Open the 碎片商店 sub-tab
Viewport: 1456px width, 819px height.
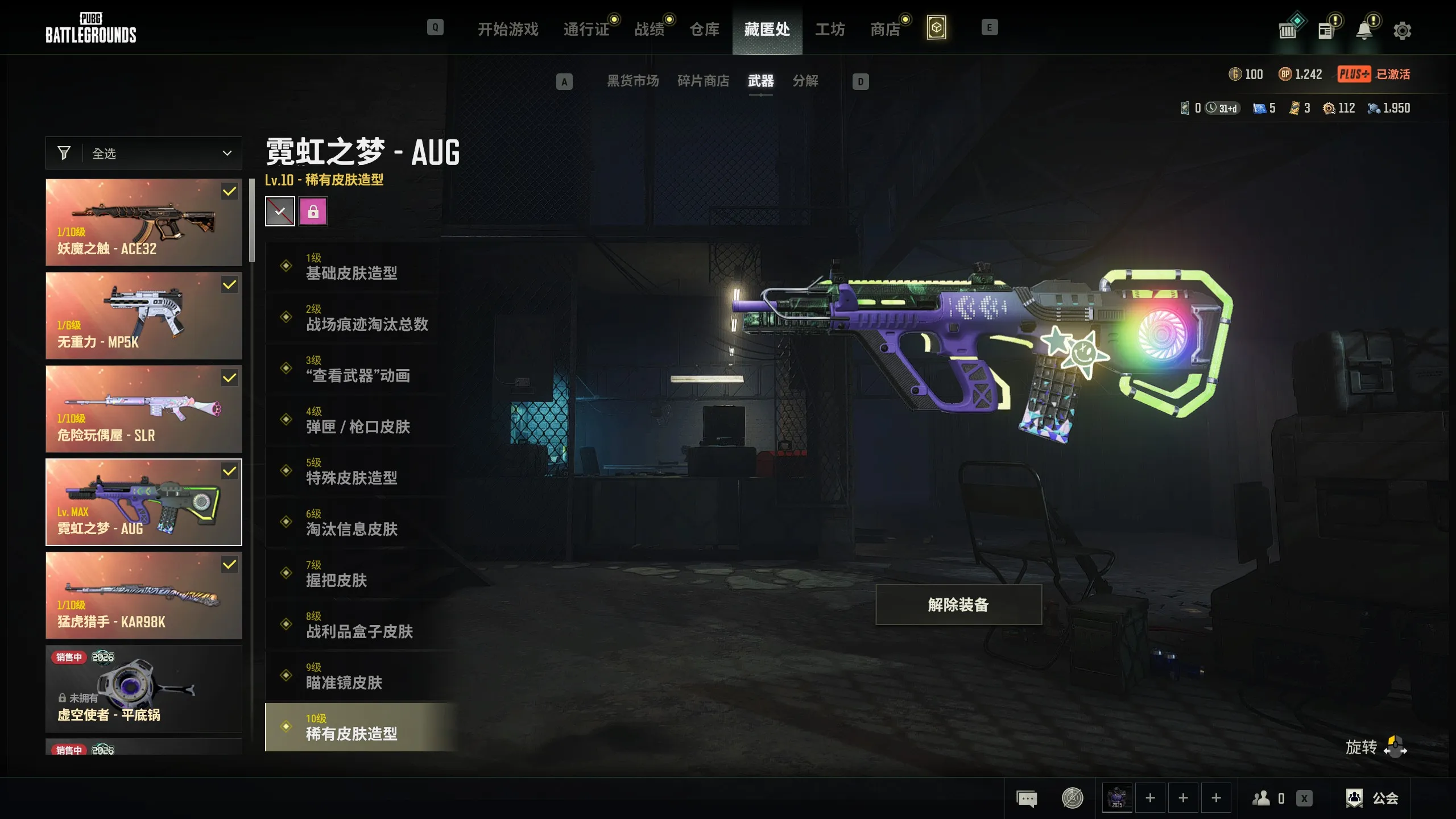coord(703,81)
